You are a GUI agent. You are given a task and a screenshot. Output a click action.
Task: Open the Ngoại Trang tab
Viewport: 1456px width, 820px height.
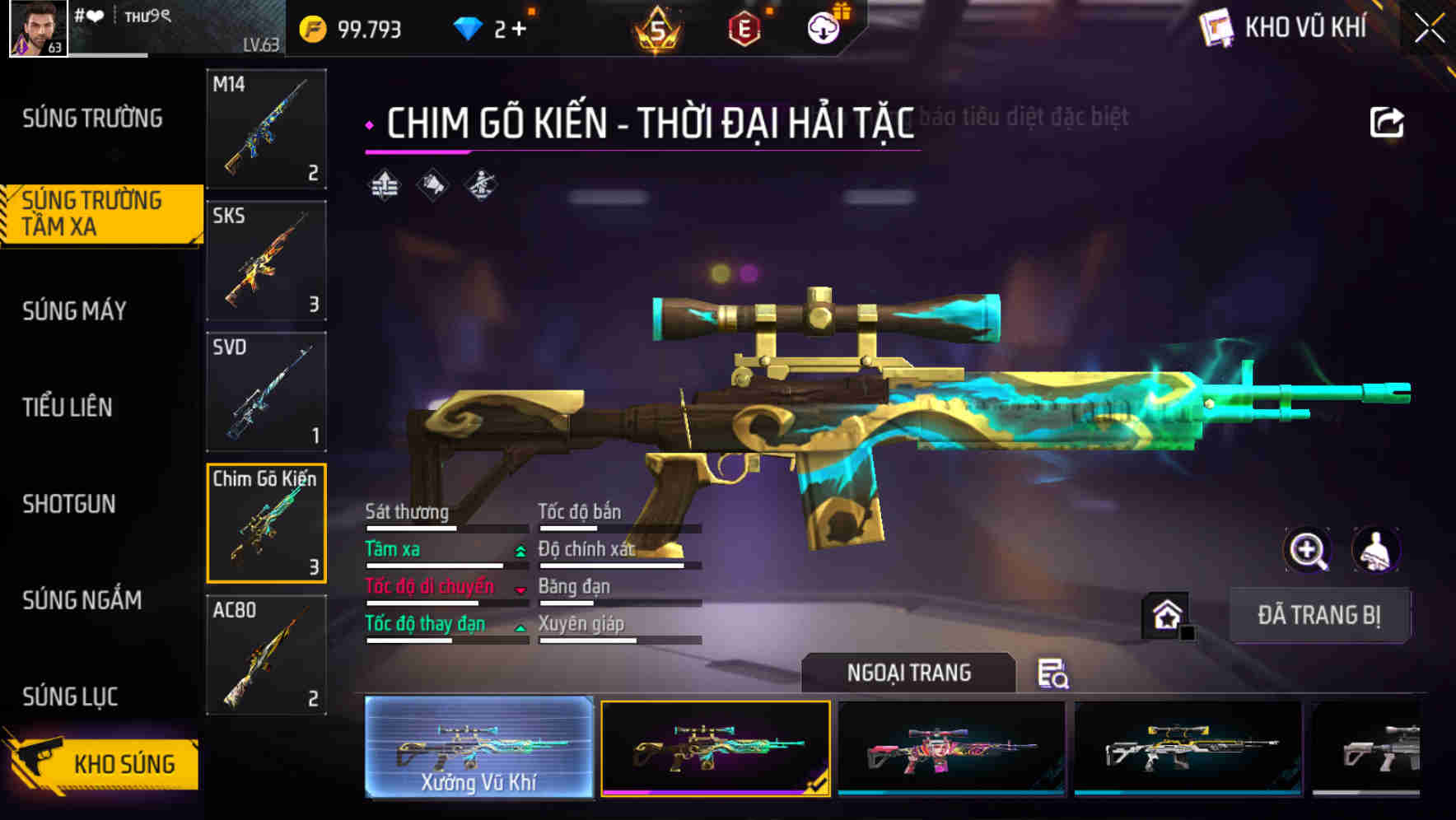[x=908, y=673]
